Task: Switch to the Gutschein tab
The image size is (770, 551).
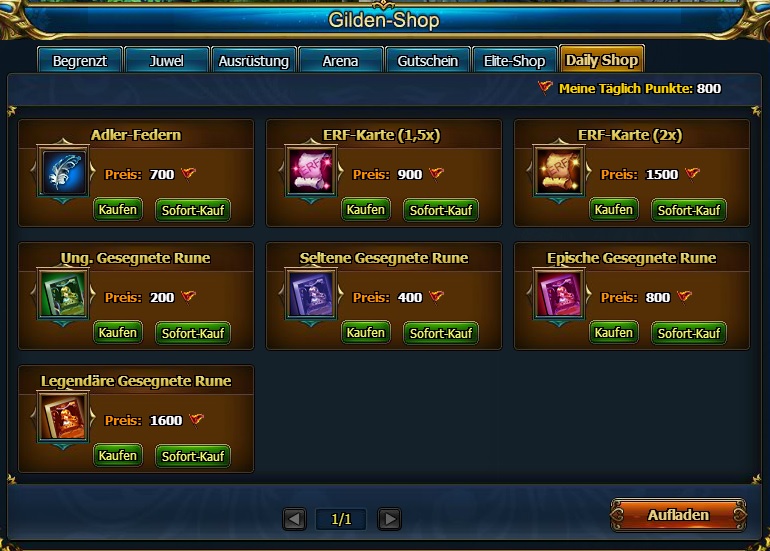Action: tap(427, 60)
